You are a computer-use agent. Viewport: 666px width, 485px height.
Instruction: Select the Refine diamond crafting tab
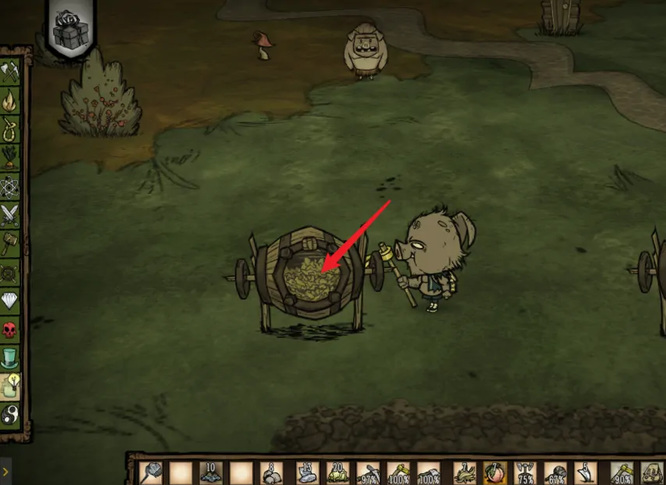pyautogui.click(x=12, y=300)
